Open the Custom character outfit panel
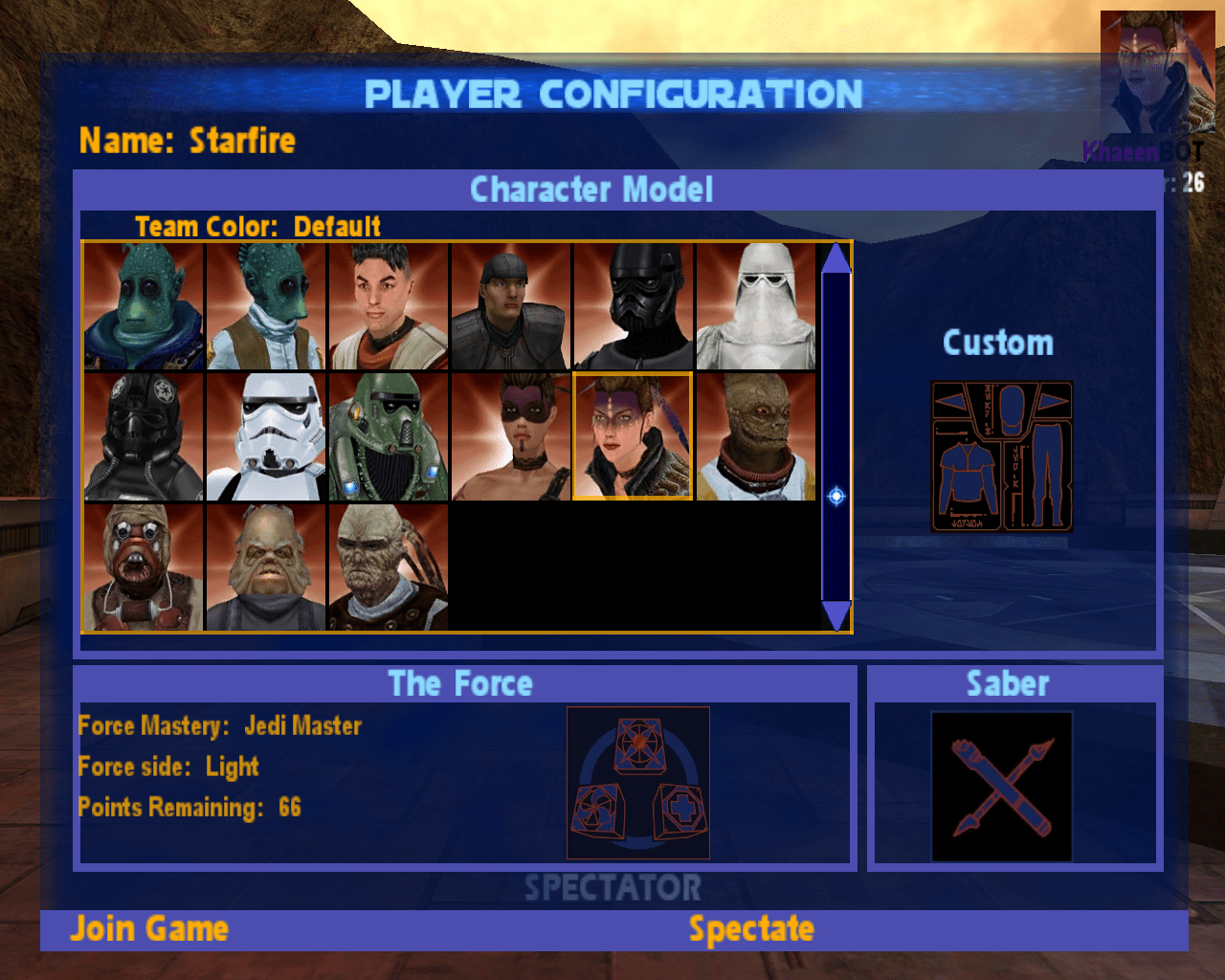1225x980 pixels. click(1001, 457)
